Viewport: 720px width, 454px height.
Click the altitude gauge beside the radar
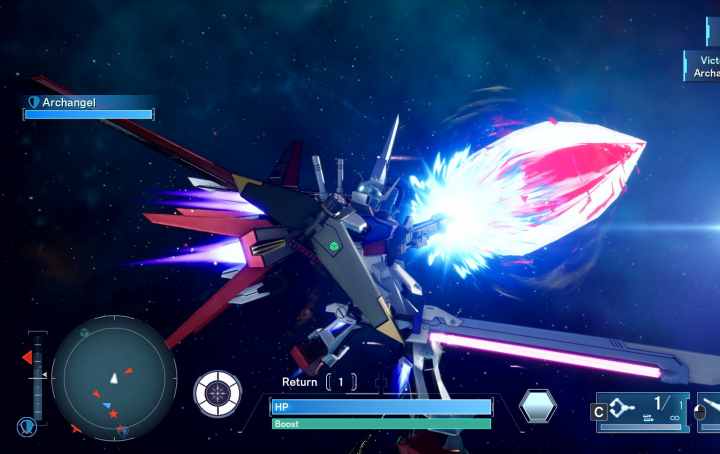point(38,374)
